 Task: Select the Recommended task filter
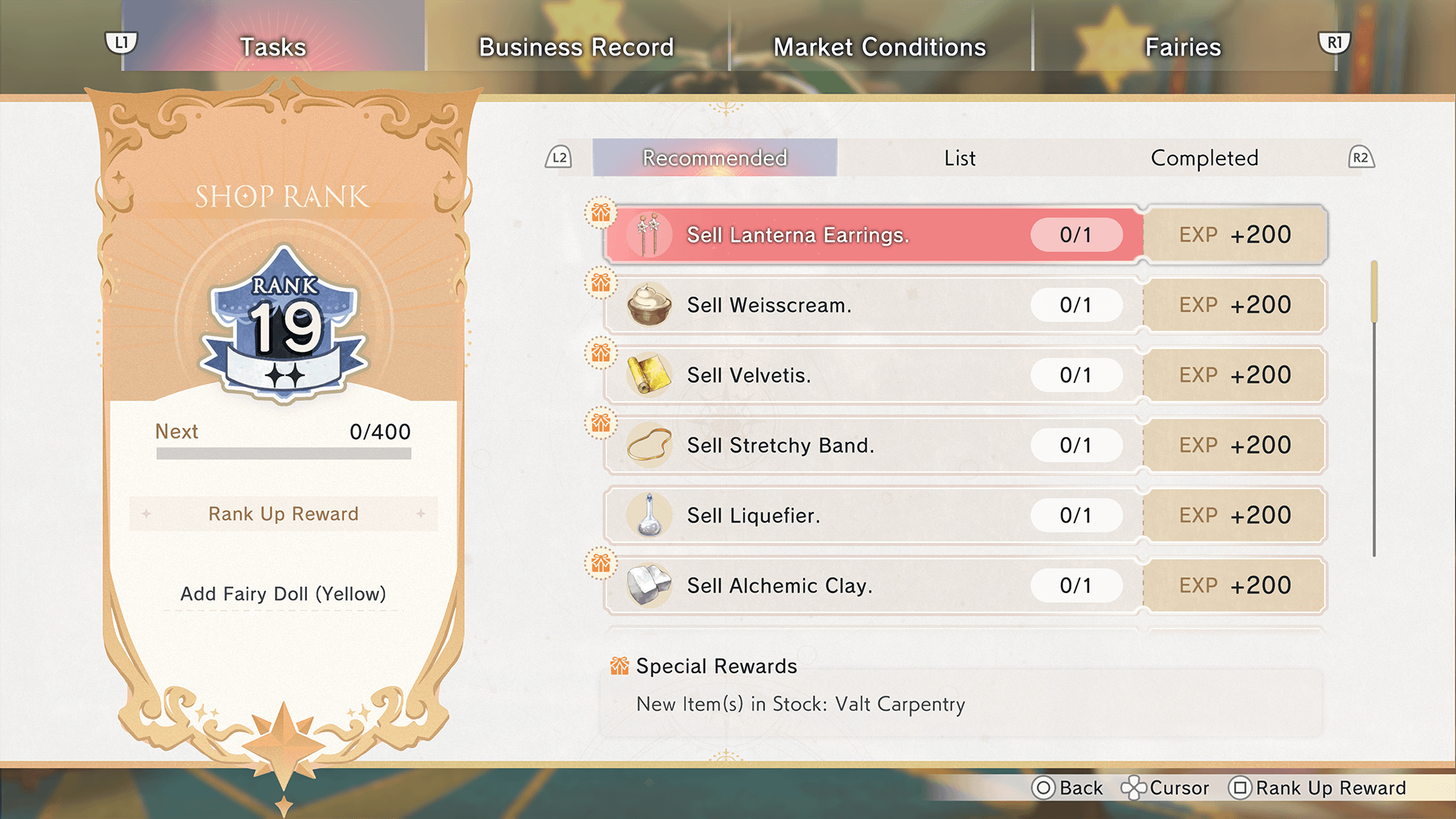click(714, 158)
